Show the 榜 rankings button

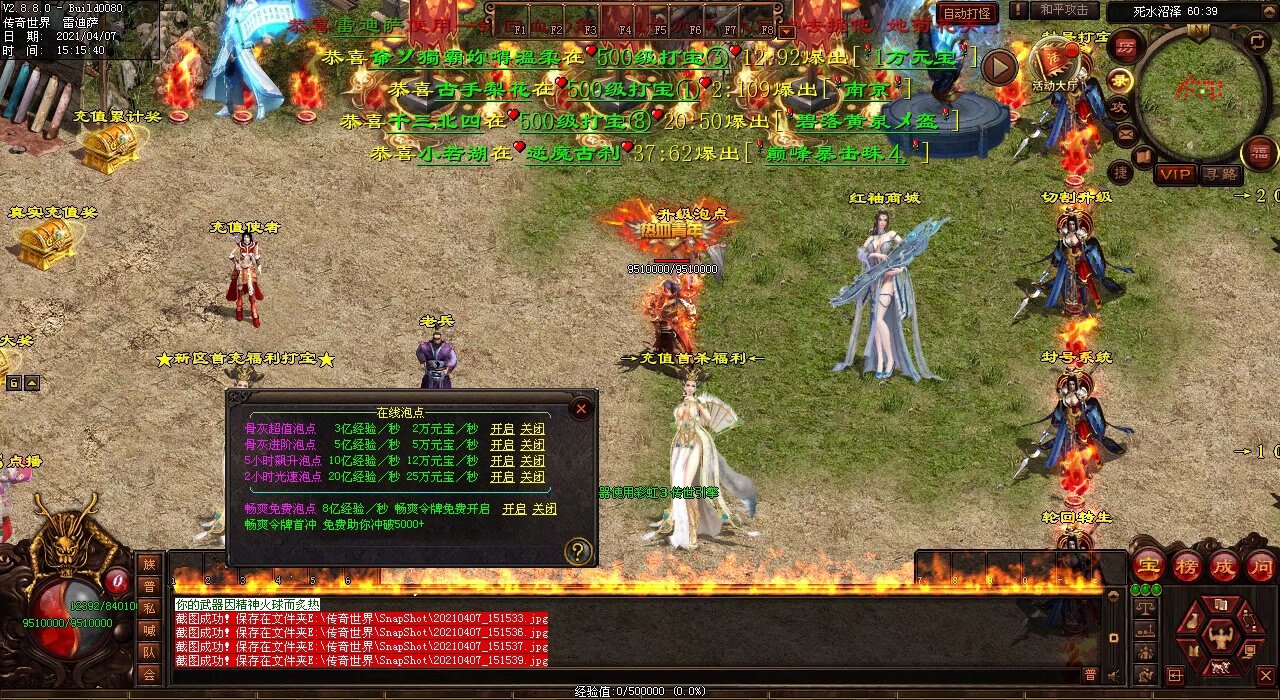(1187, 566)
